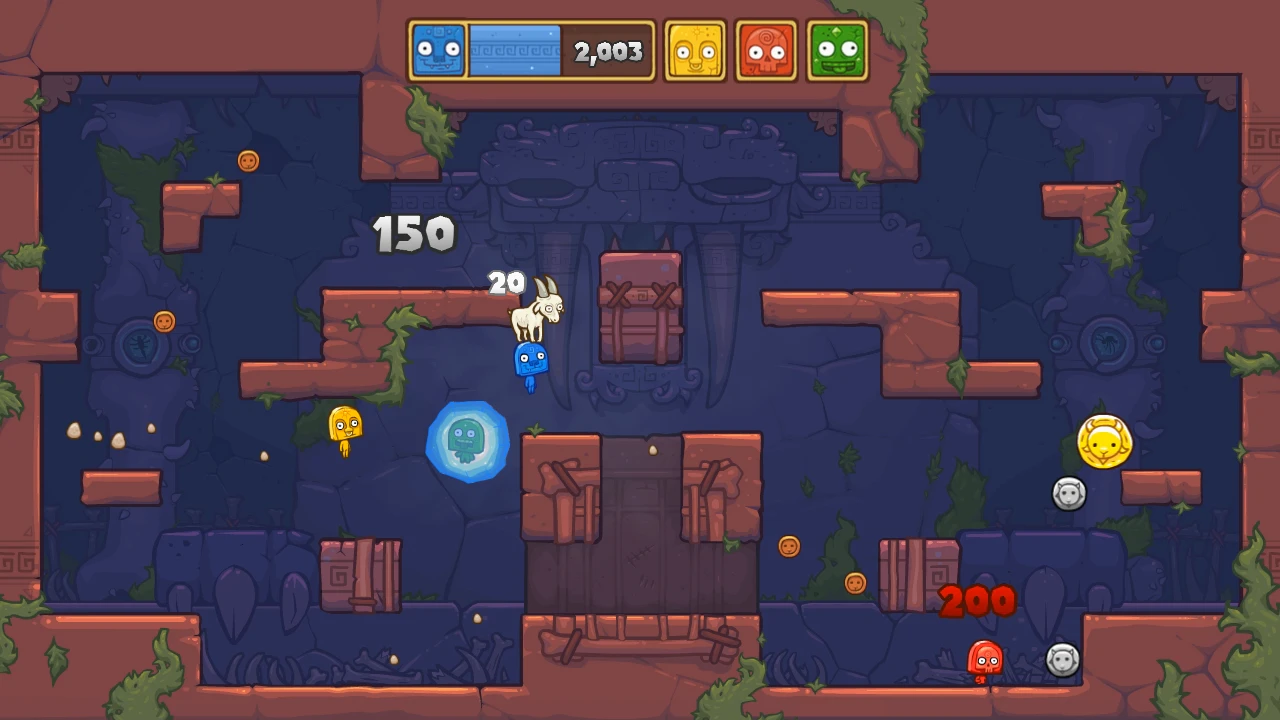Click the red 200 score popup
Image resolution: width=1280 pixels, height=720 pixels.
coord(977,600)
